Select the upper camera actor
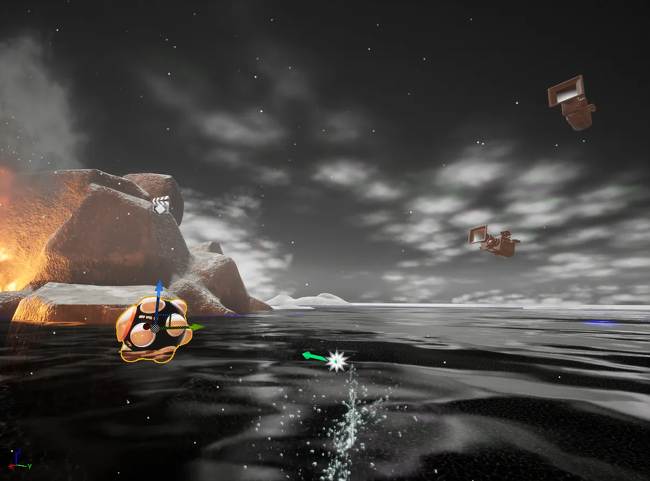 571,103
